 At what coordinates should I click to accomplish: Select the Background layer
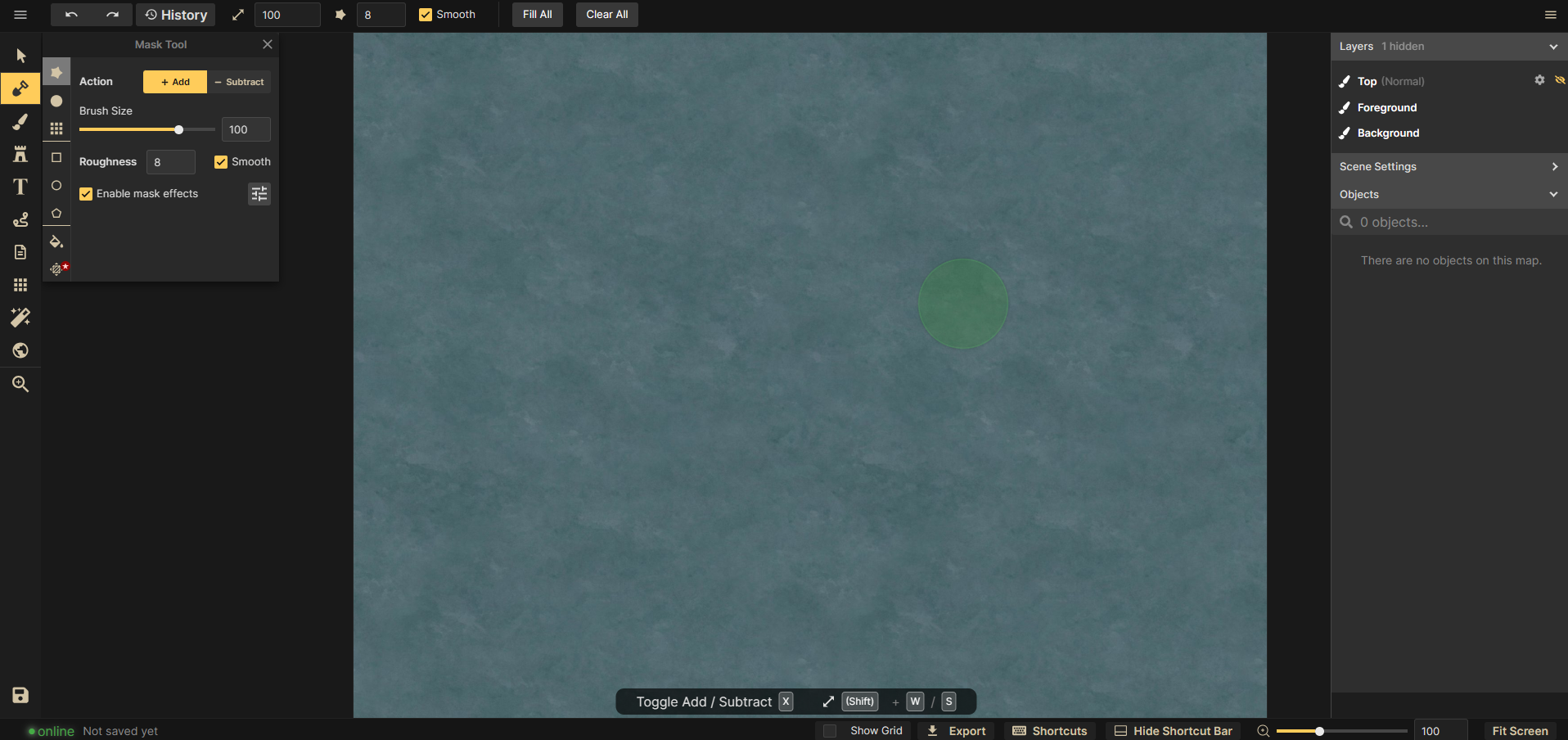[x=1388, y=133]
